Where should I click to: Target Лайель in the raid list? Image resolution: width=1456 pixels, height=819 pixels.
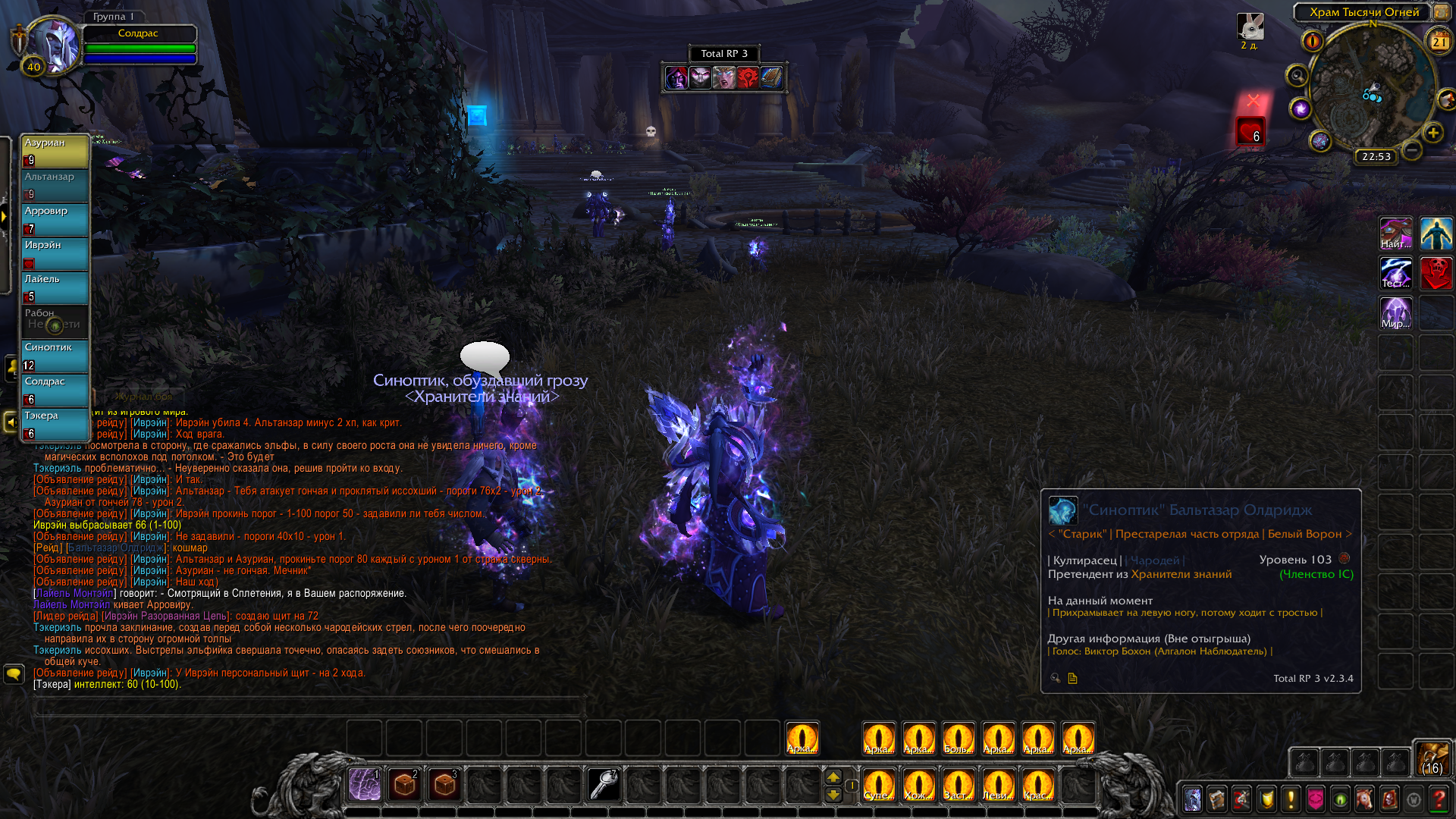(x=55, y=287)
